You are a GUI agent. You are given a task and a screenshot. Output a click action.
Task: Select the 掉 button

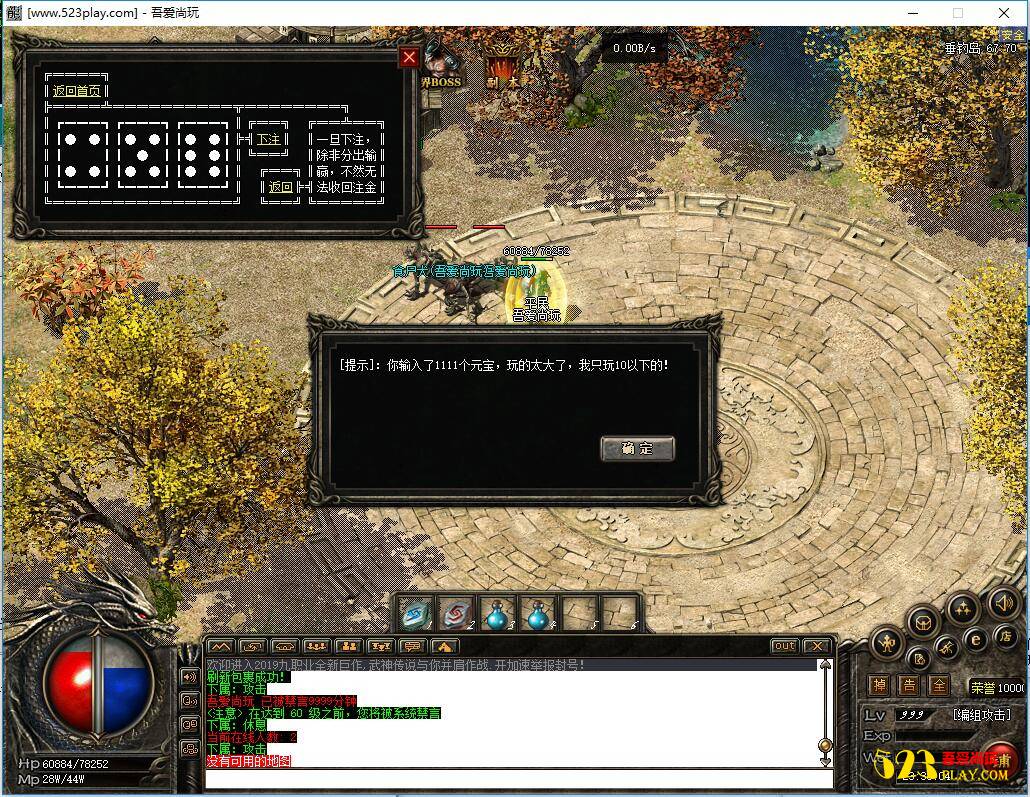pos(879,686)
